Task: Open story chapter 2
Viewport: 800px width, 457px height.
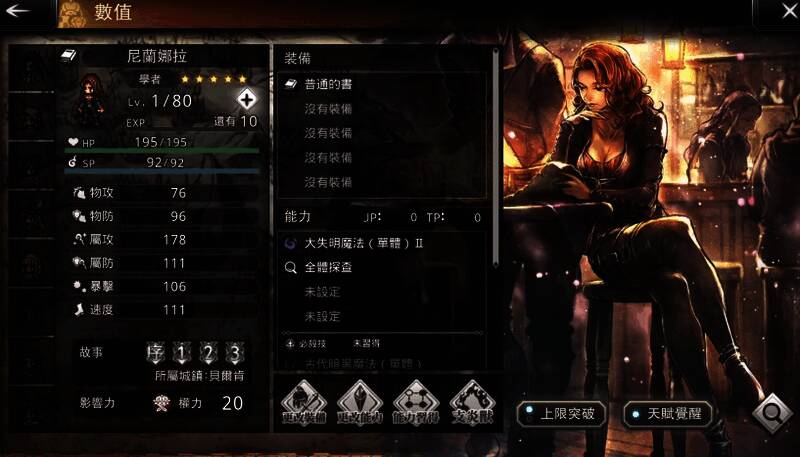Action: [208, 353]
